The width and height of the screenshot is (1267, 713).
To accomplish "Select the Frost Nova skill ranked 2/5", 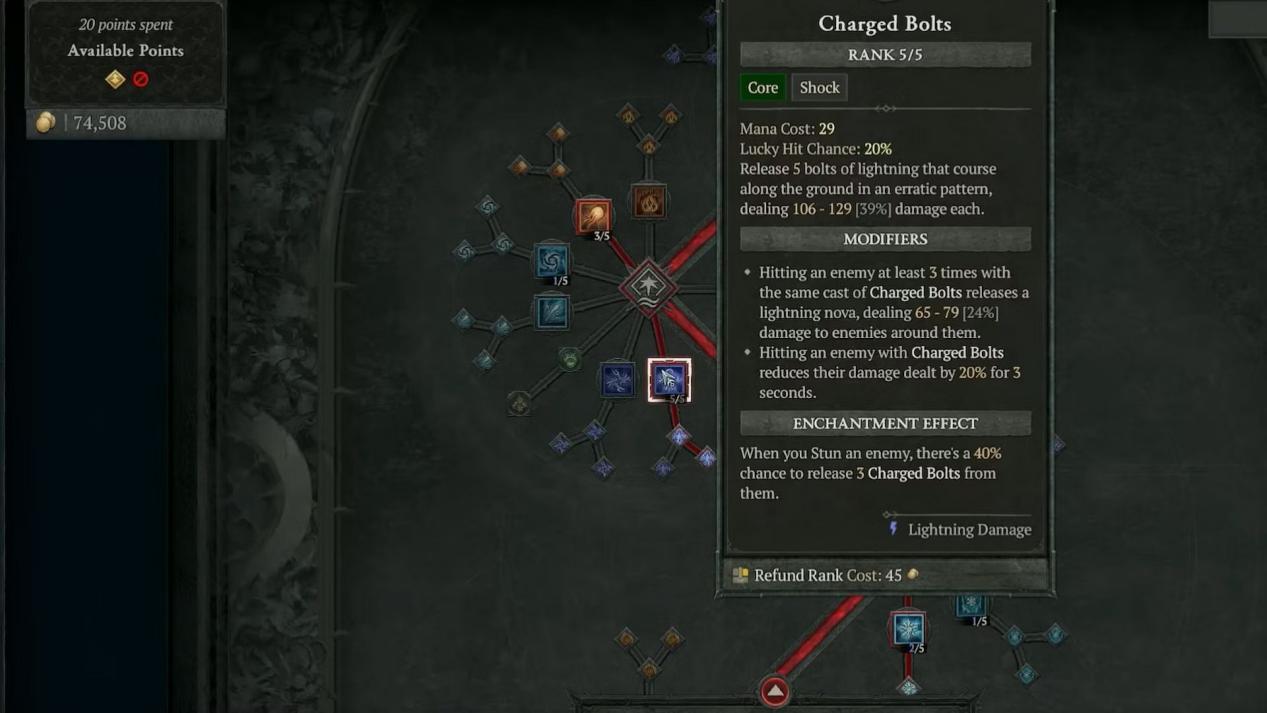I will [908, 629].
